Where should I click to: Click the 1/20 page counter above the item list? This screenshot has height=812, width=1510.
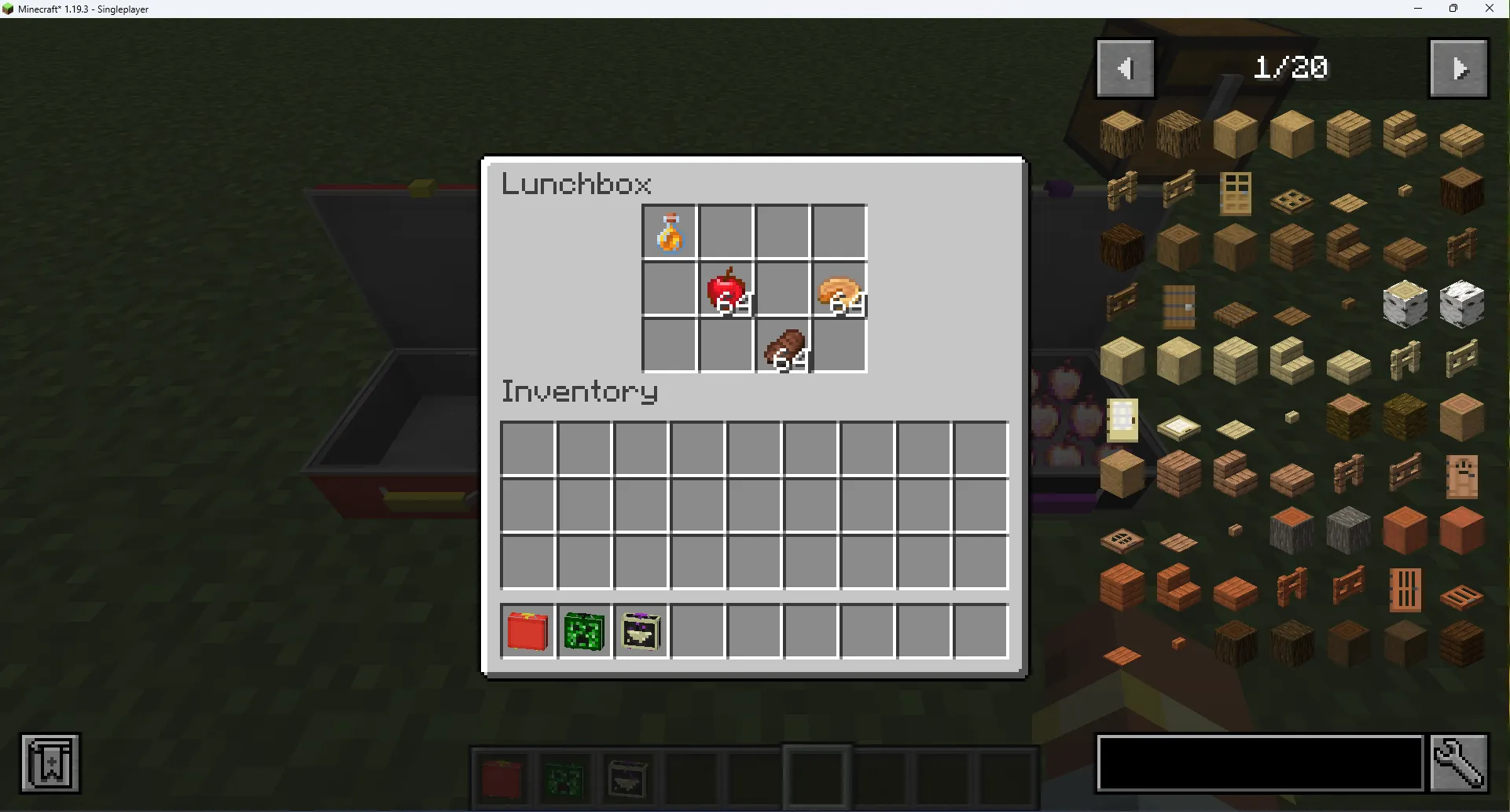[x=1290, y=68]
